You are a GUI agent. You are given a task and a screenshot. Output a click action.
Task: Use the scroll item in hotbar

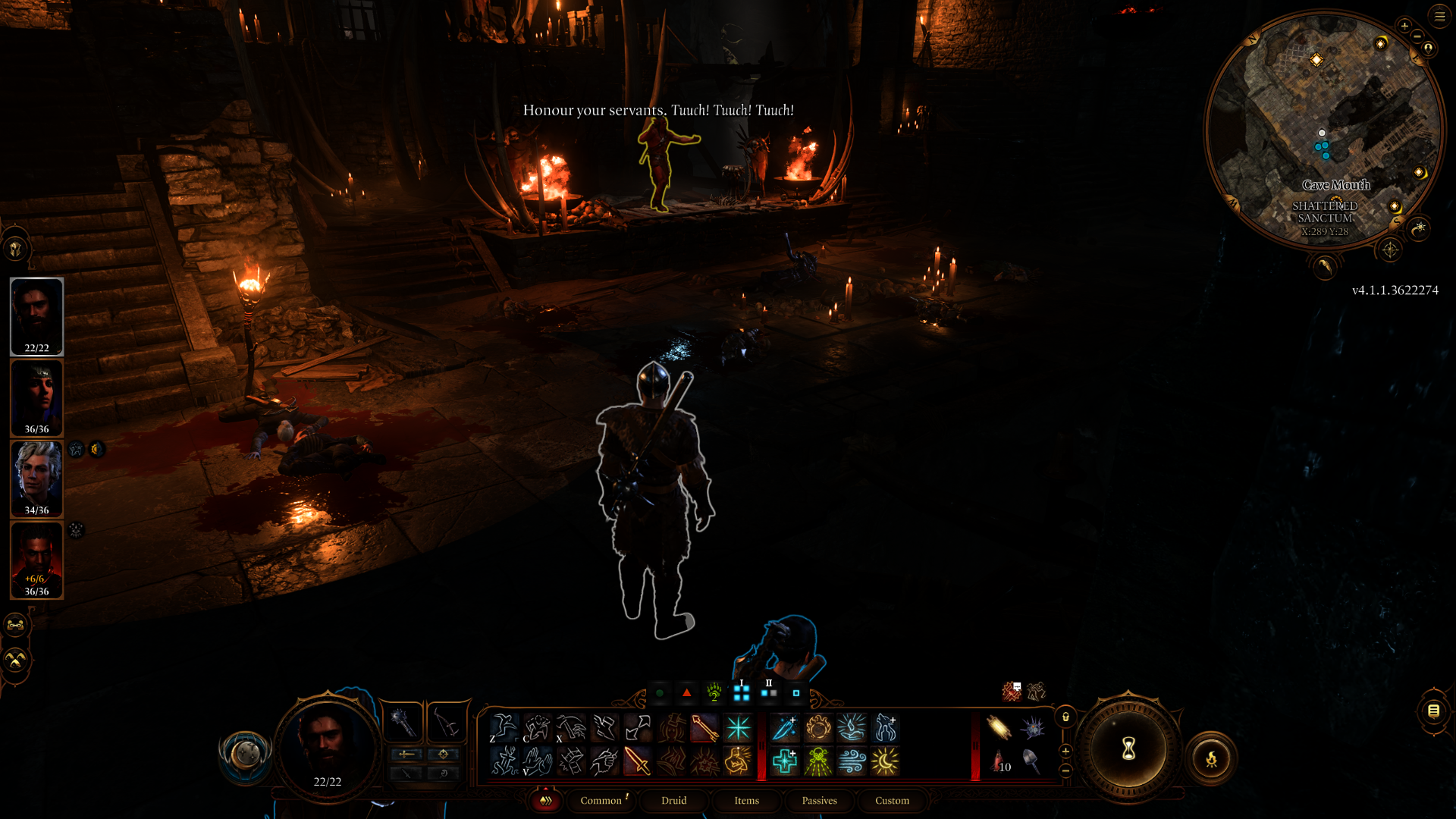pos(999,728)
